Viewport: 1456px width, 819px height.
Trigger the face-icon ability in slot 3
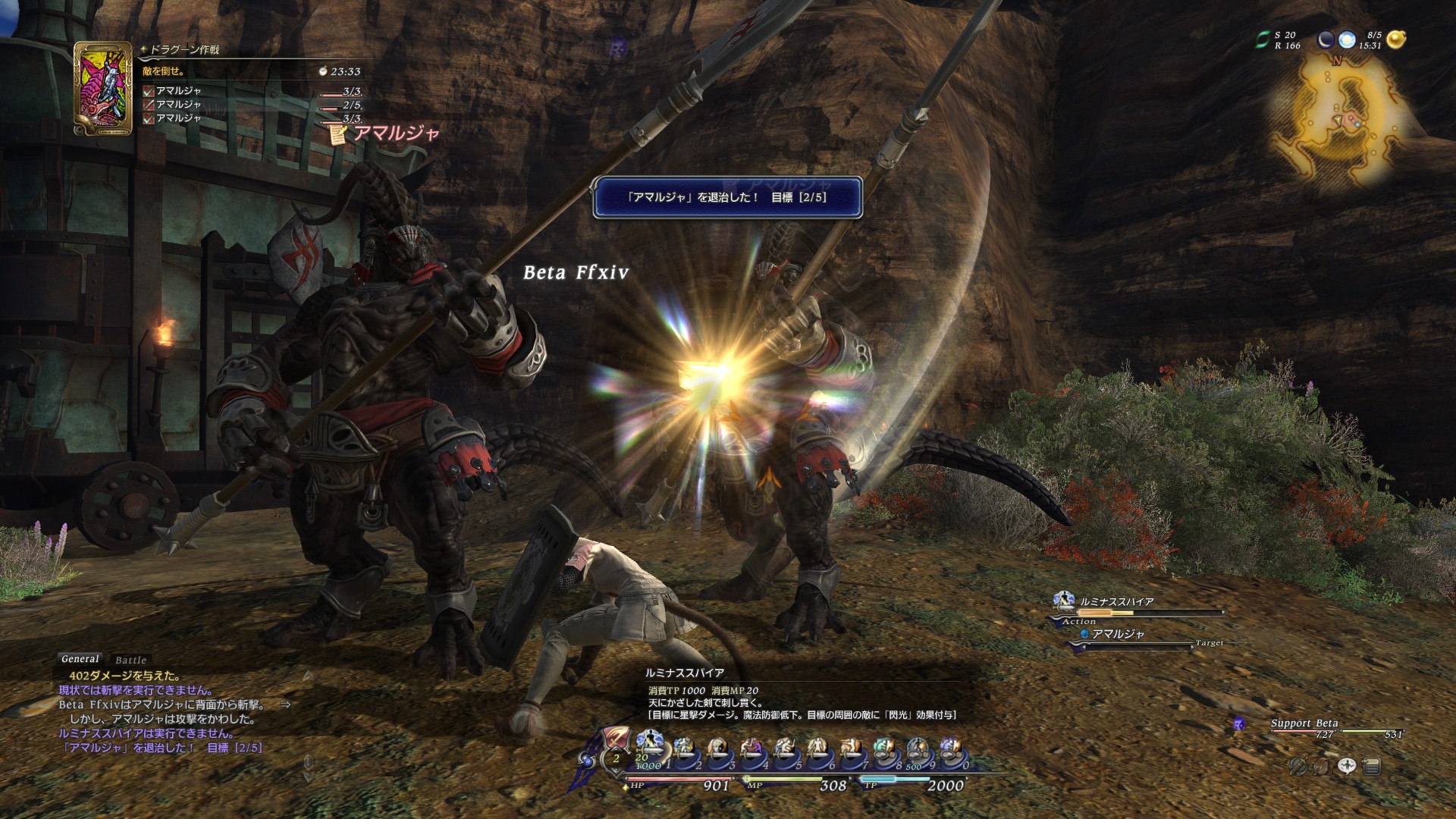717,749
